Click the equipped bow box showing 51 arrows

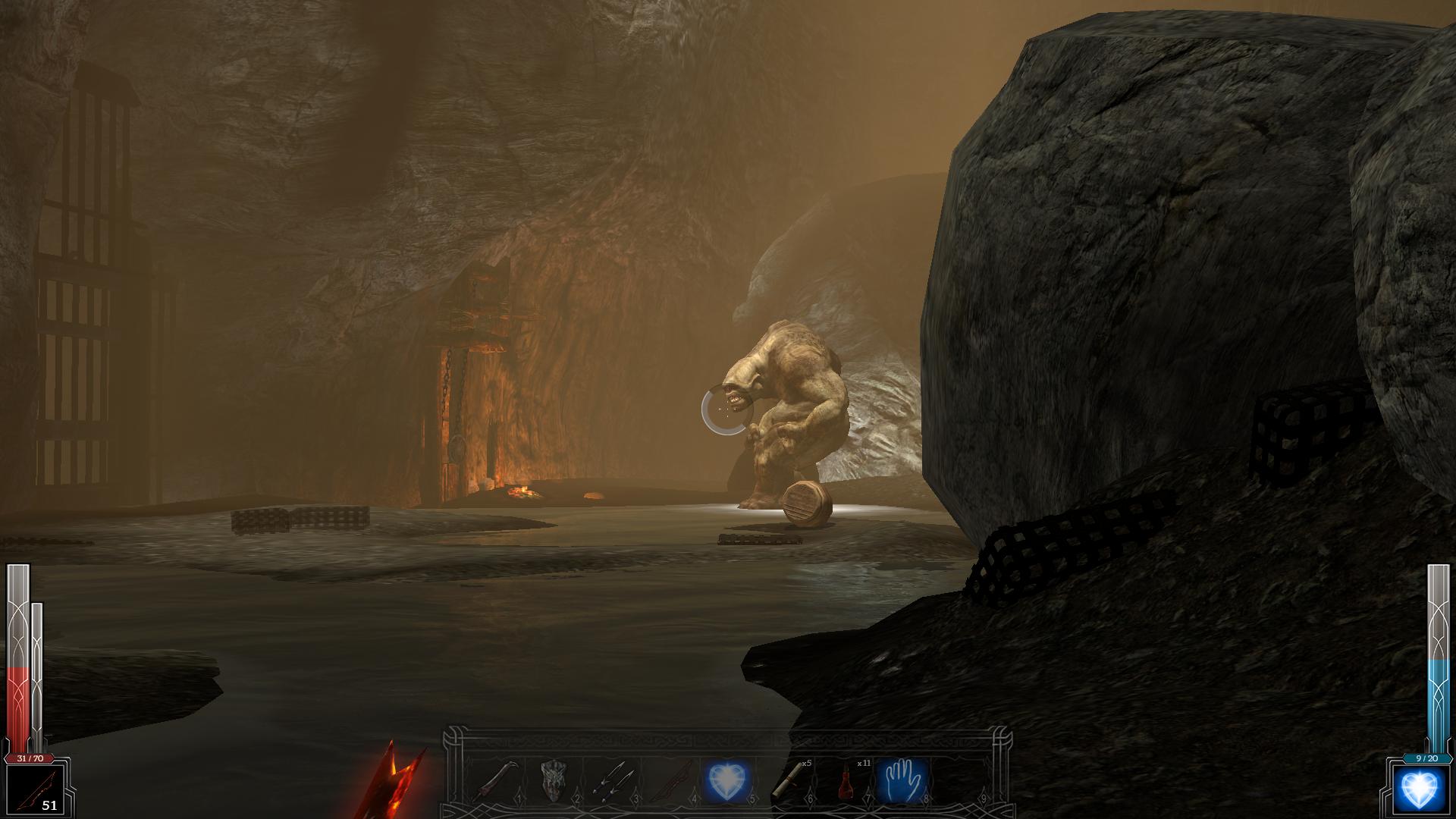pos(33,791)
